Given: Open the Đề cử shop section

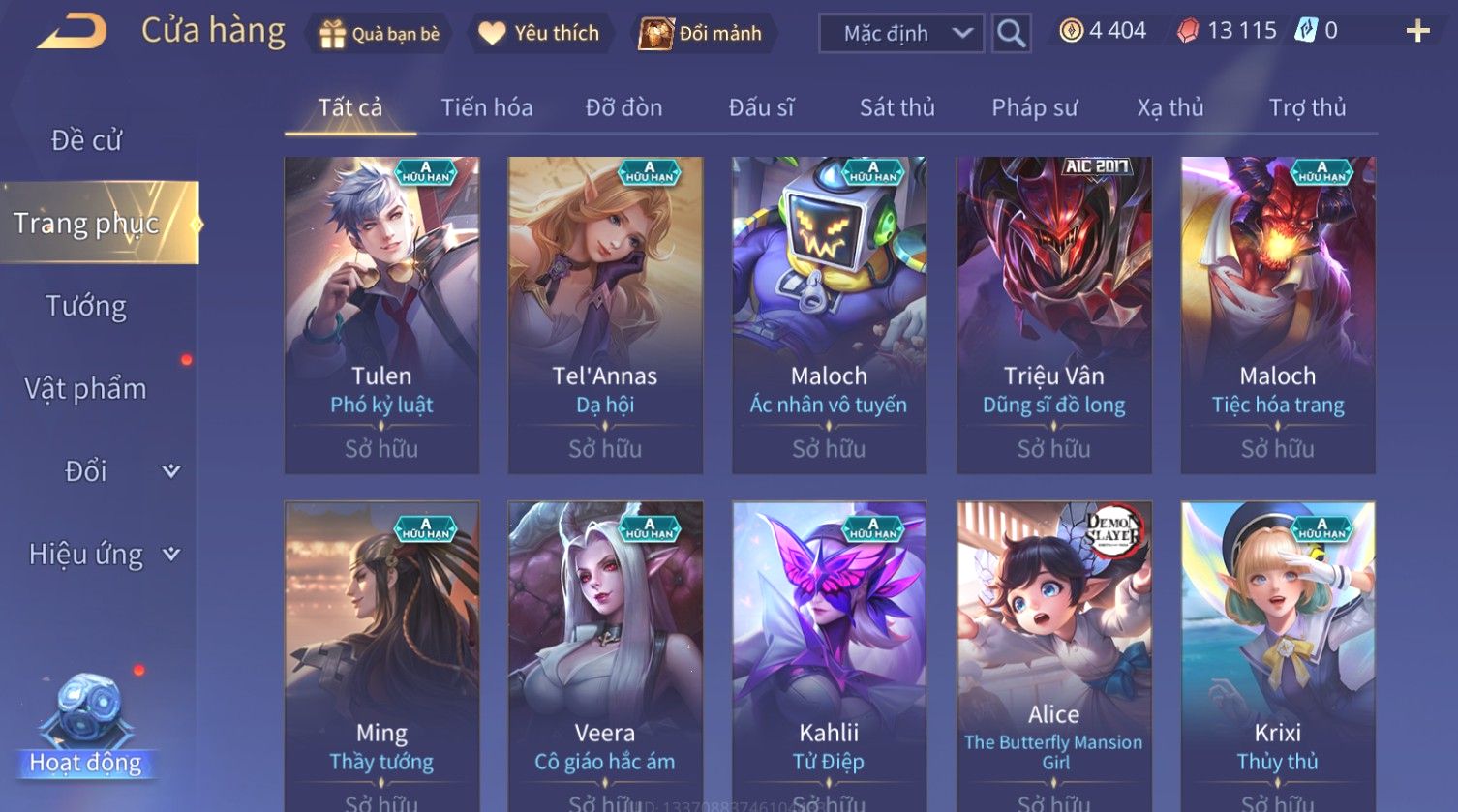Looking at the screenshot, I should coord(86,140).
